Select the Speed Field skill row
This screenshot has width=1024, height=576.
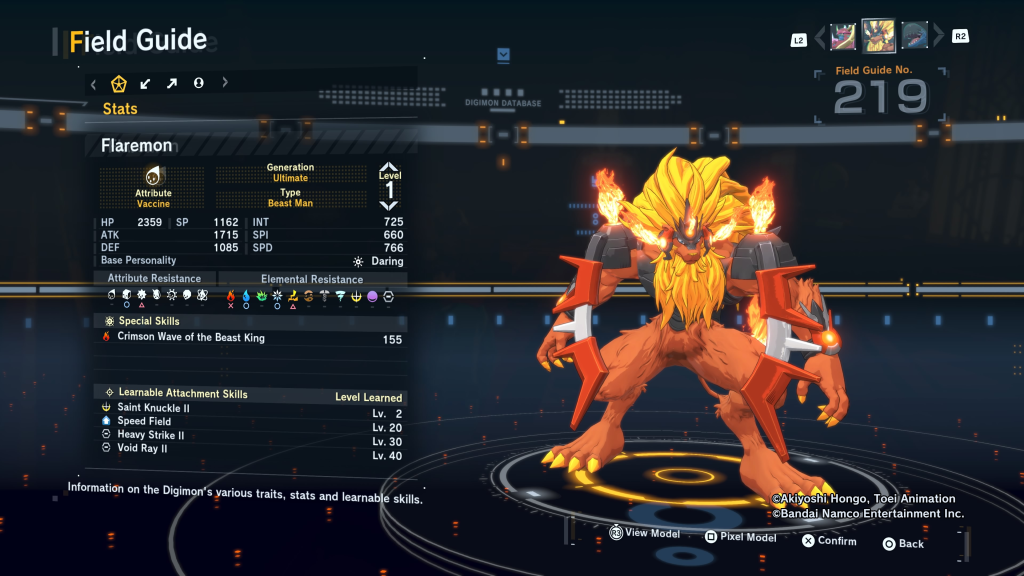(x=250, y=422)
